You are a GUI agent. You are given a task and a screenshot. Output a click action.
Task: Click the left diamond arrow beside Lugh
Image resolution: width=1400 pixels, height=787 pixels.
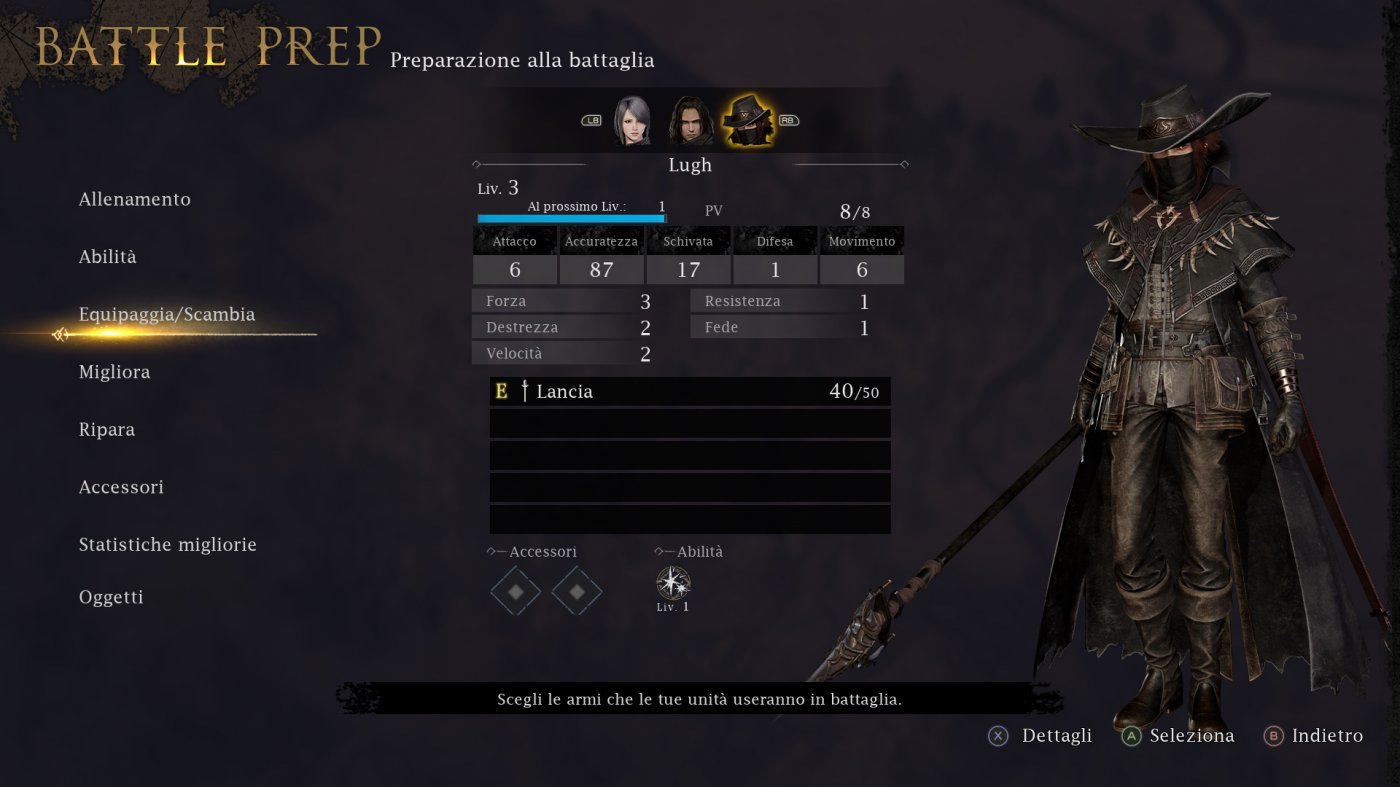[x=478, y=164]
